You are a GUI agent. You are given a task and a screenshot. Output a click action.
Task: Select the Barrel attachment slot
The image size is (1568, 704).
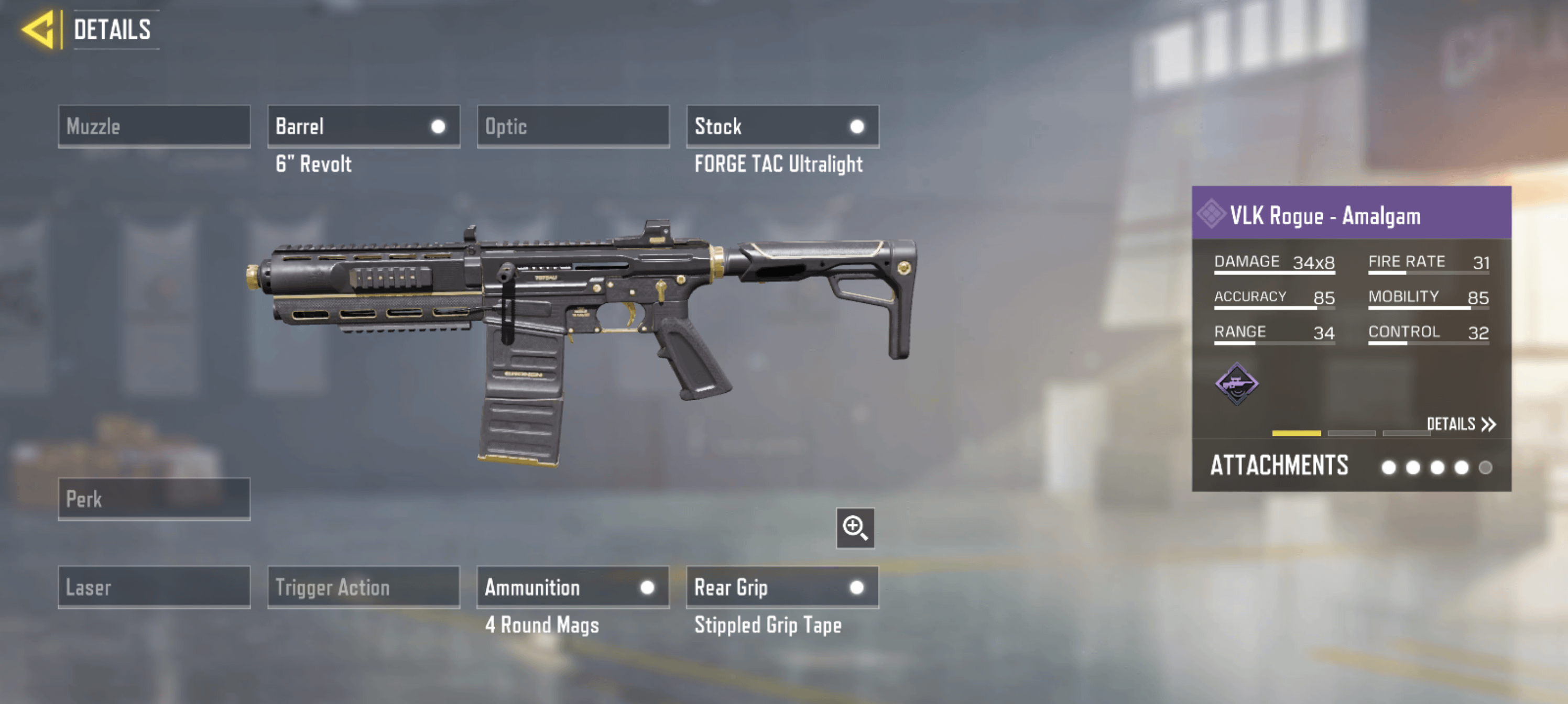[363, 127]
